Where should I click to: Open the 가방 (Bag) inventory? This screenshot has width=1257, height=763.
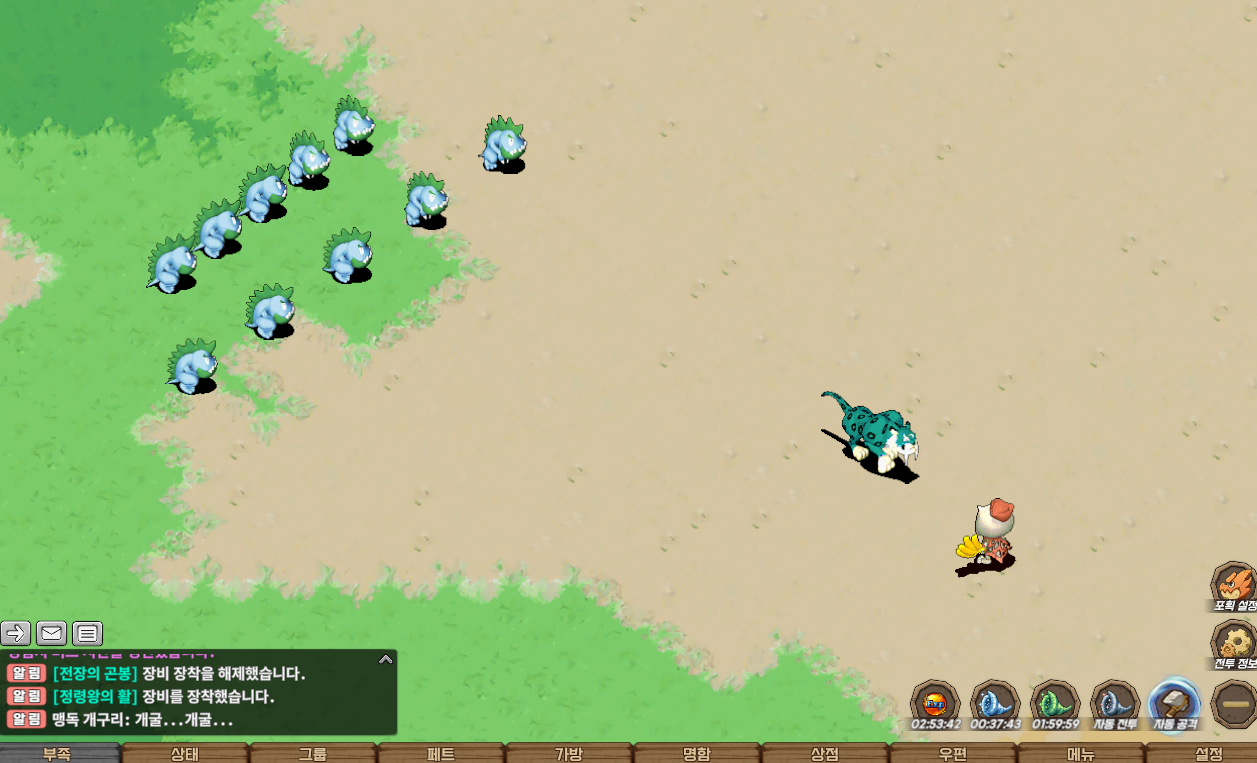(569, 753)
